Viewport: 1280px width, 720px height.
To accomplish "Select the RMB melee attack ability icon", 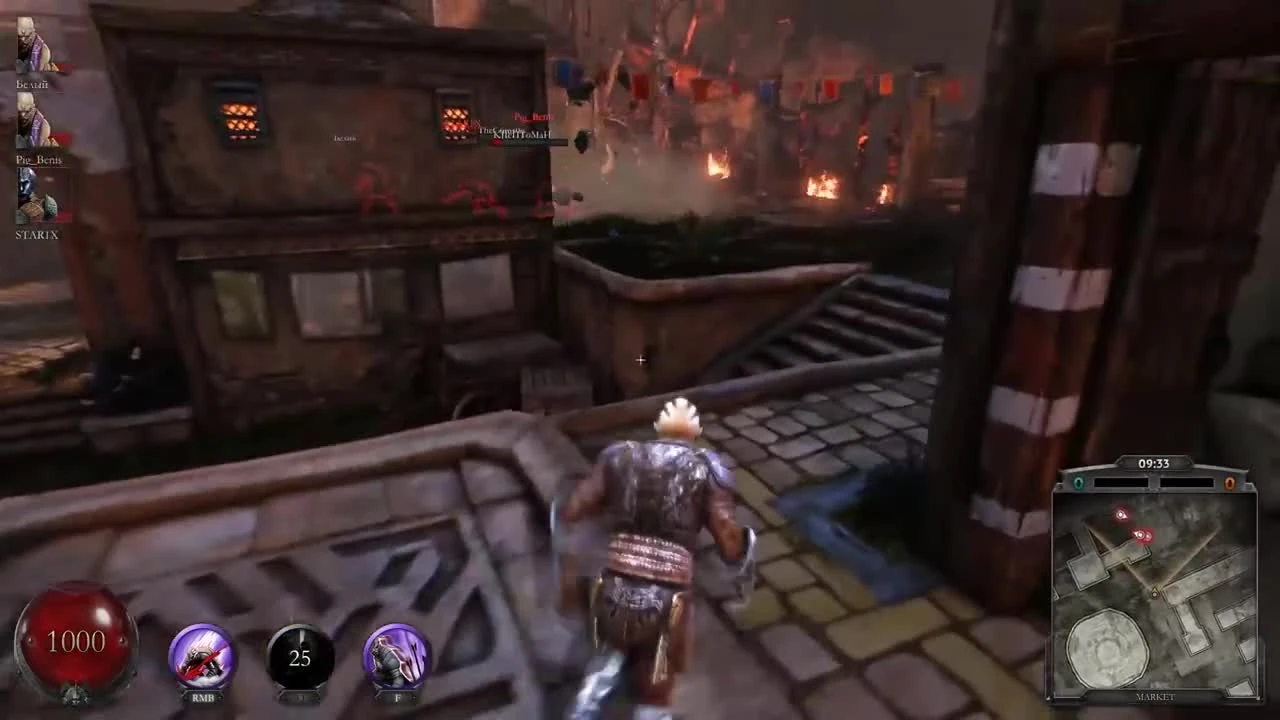I will (x=203, y=655).
